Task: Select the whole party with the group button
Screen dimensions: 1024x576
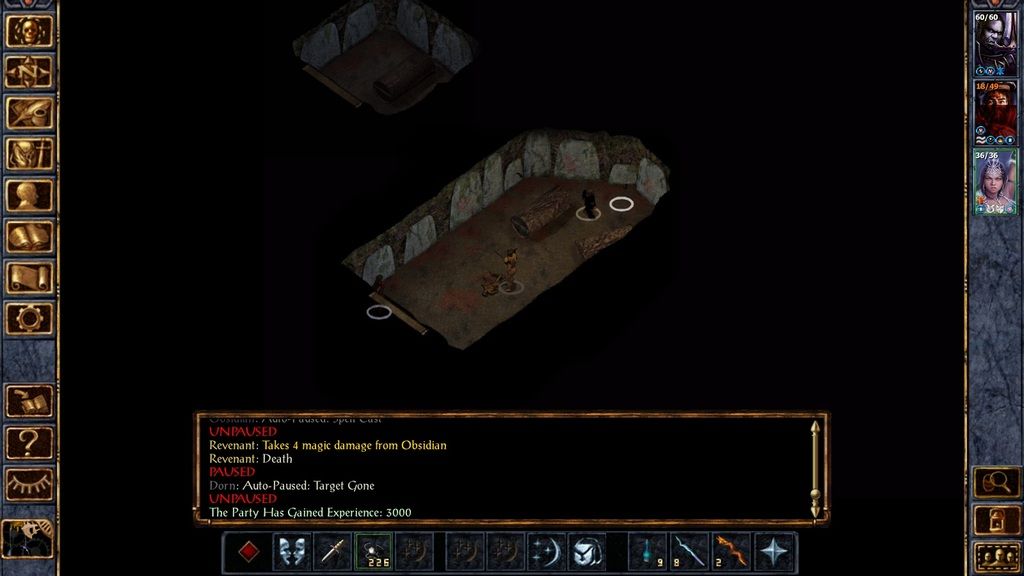Action: point(996,556)
